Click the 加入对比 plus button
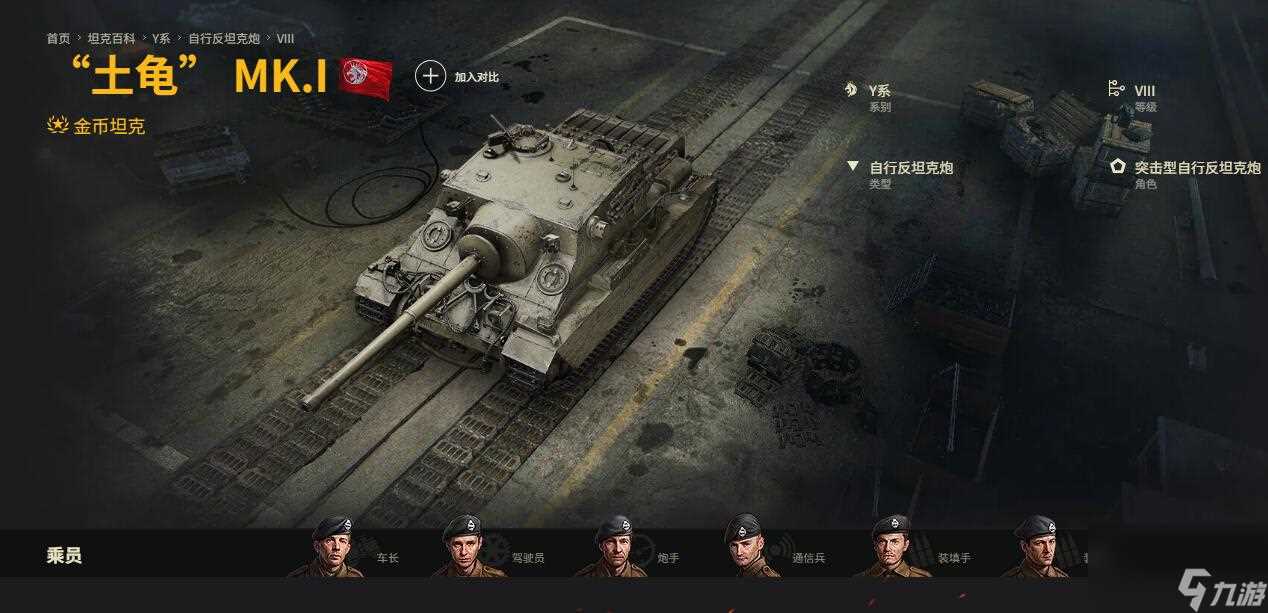 [x=430, y=76]
